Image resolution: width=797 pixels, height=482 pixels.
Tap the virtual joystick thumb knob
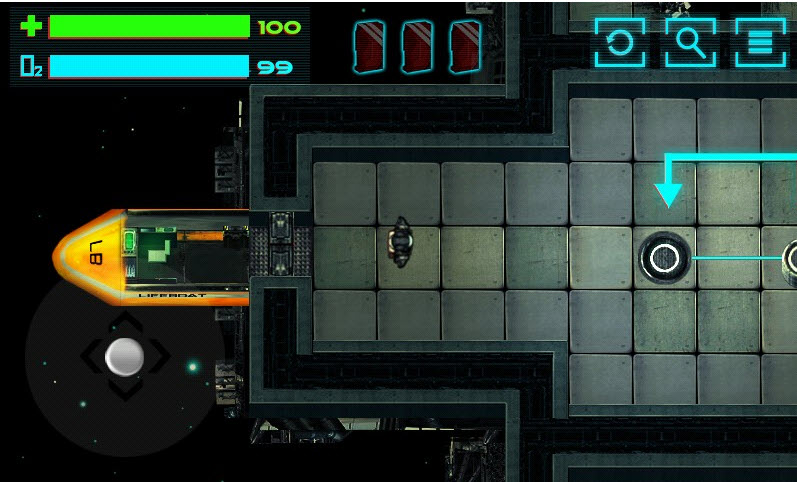125,356
